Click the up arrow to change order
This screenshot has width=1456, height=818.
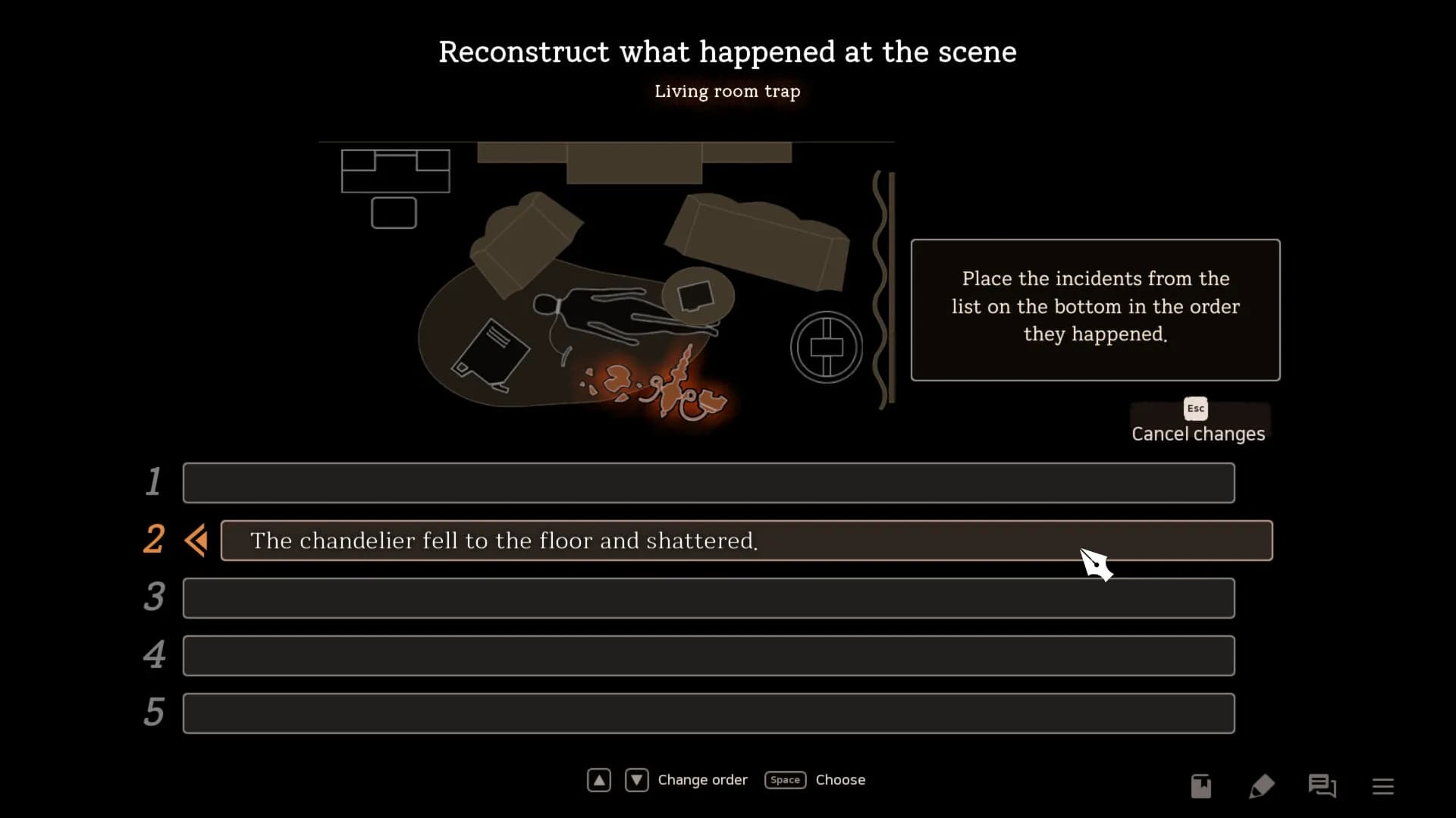click(598, 779)
